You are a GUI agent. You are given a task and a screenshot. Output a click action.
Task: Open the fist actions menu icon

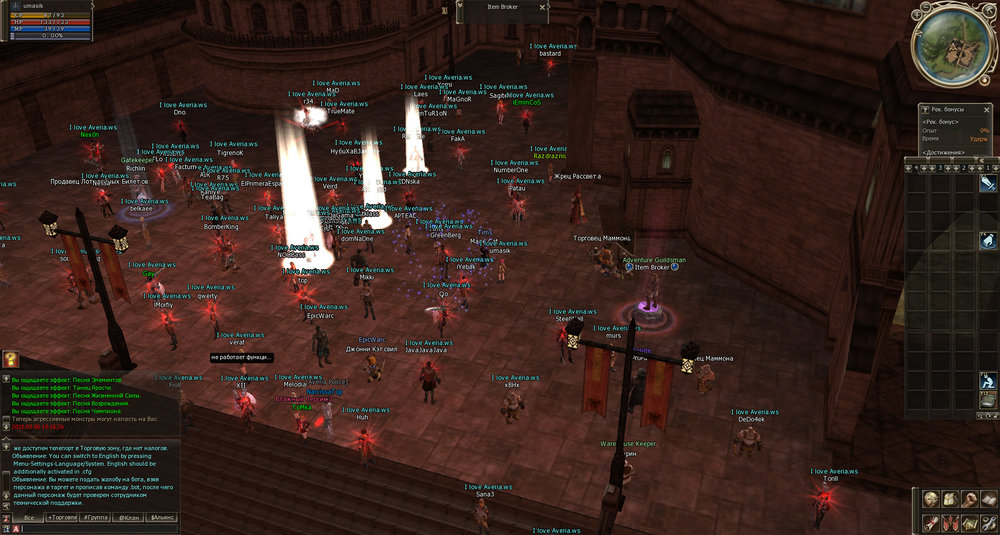pos(970,499)
